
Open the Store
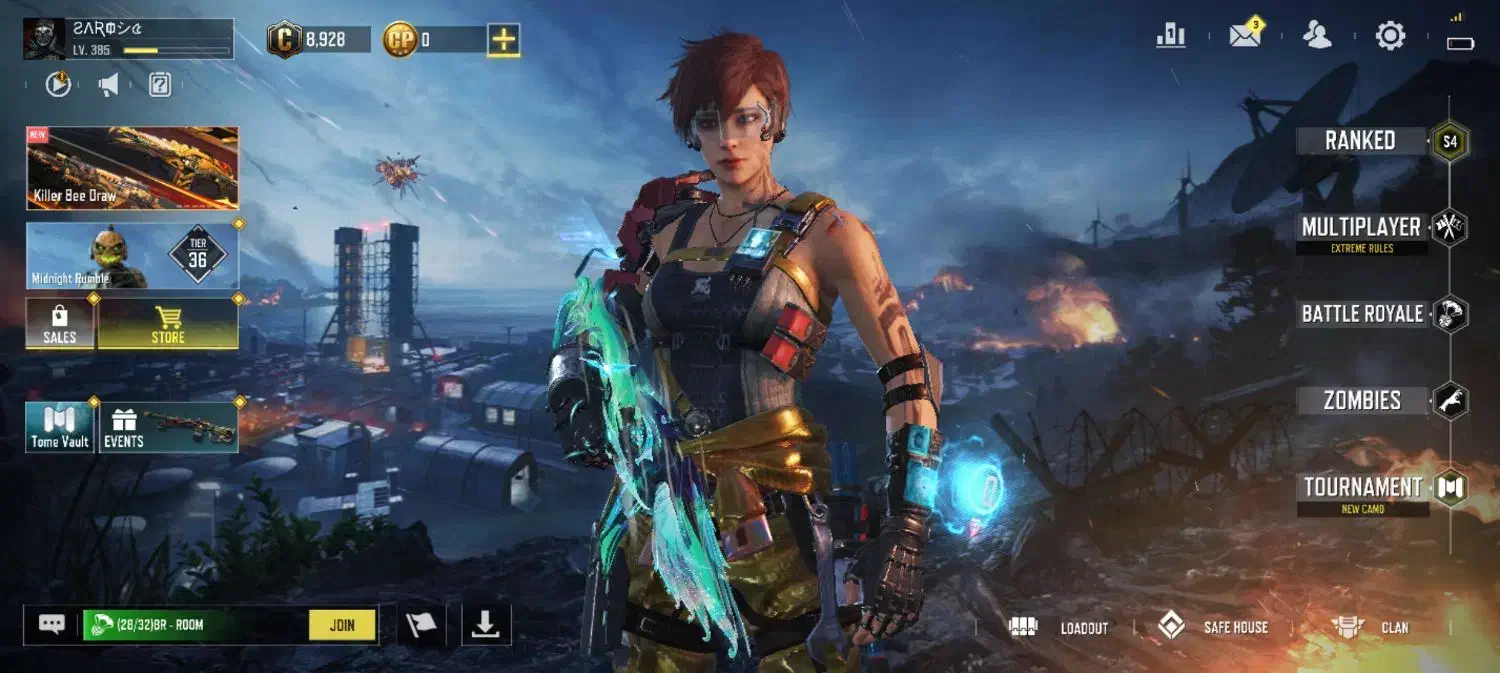pos(168,323)
